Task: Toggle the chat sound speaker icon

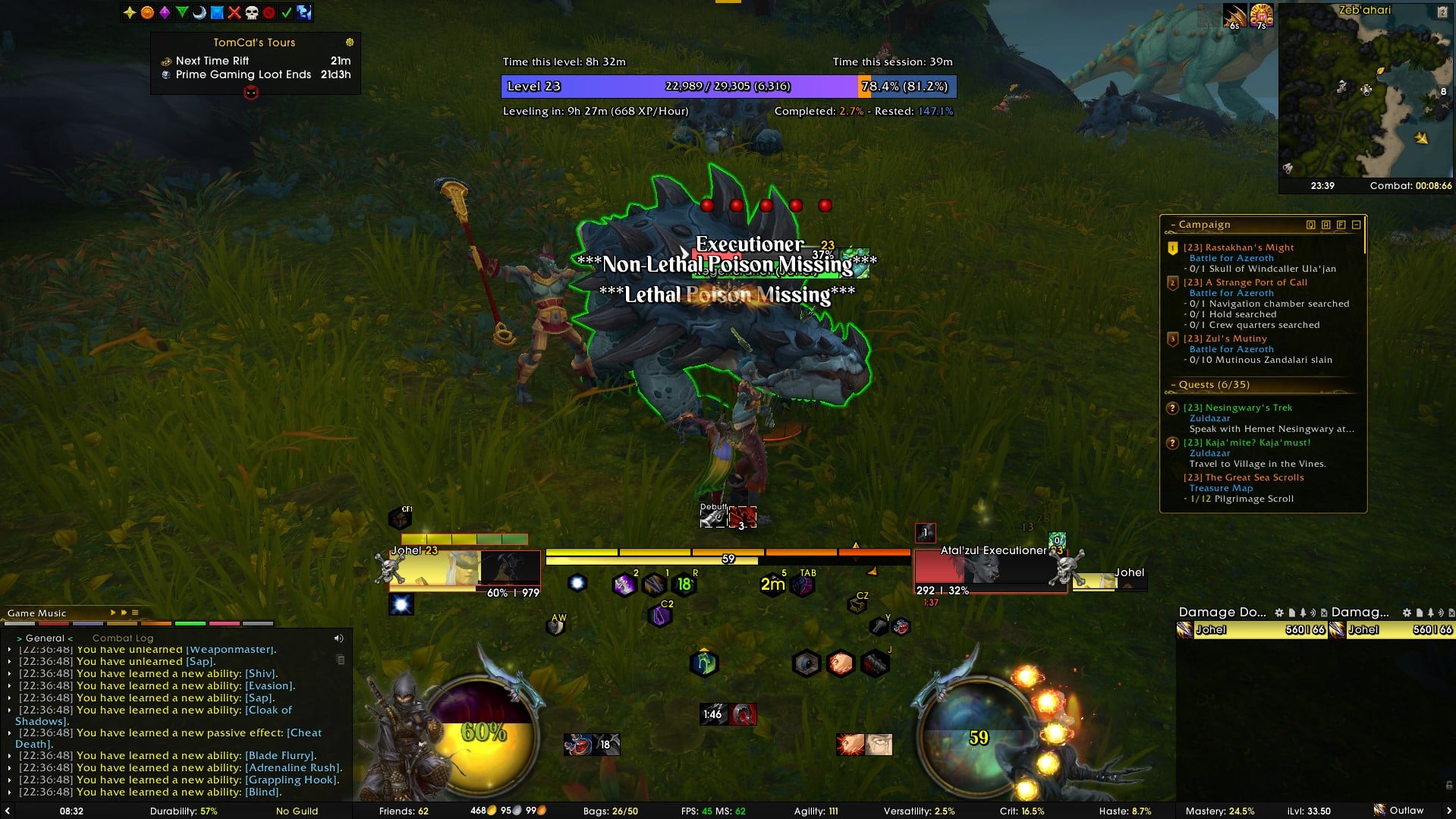Action: coord(338,638)
